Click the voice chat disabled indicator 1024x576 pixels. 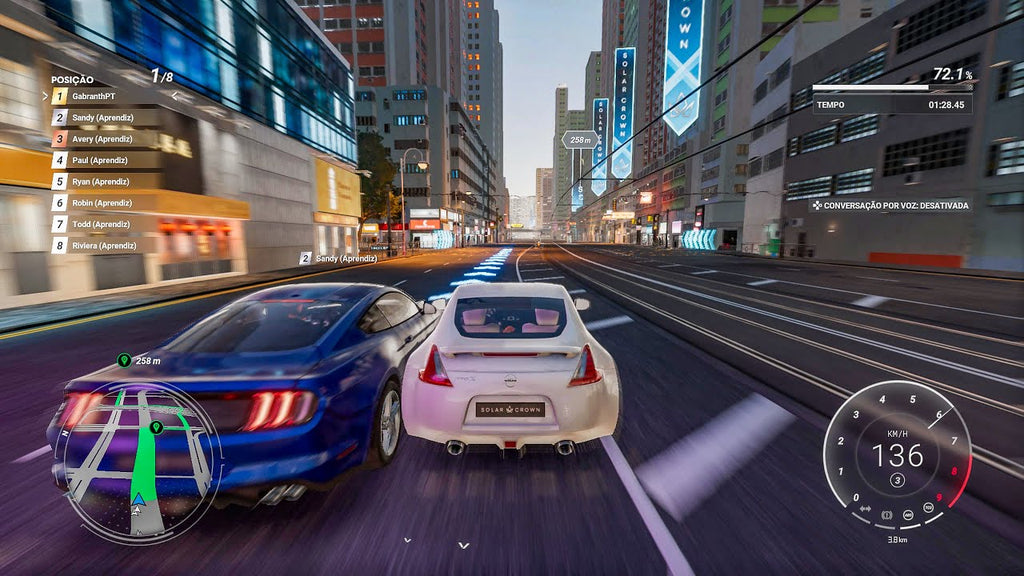coord(891,206)
